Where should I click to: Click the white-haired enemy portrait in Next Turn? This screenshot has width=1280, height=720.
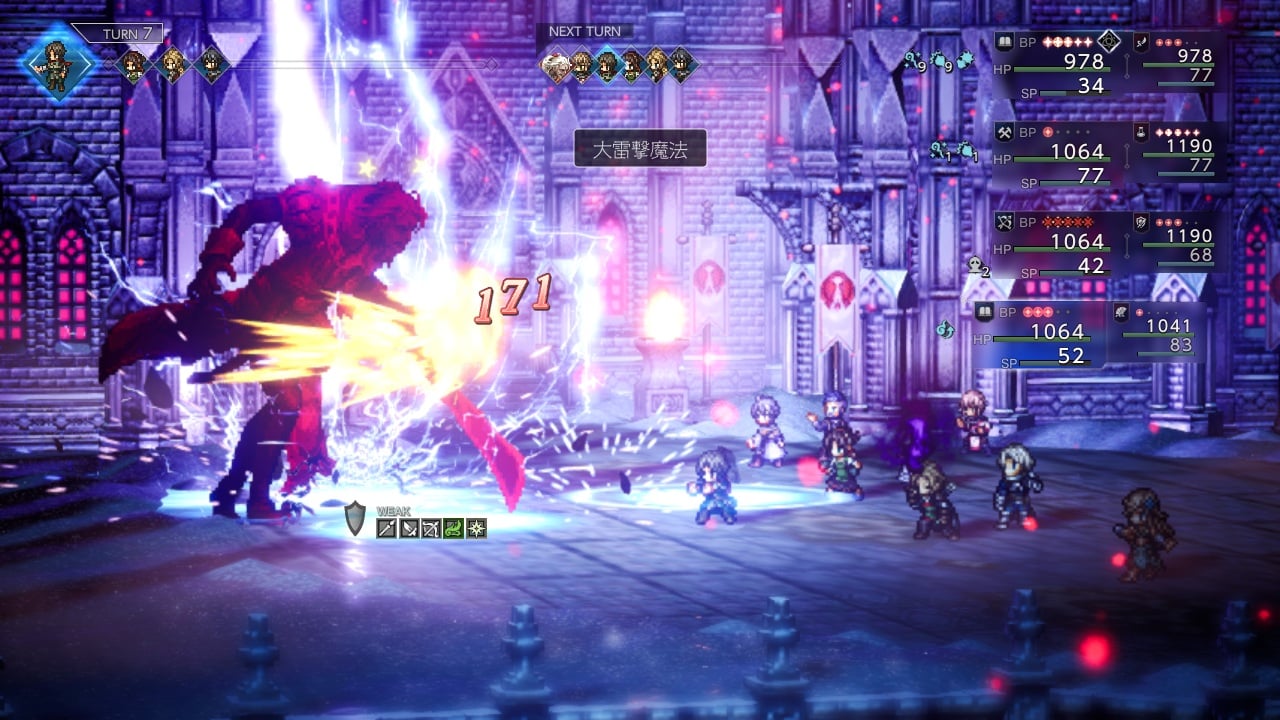556,65
